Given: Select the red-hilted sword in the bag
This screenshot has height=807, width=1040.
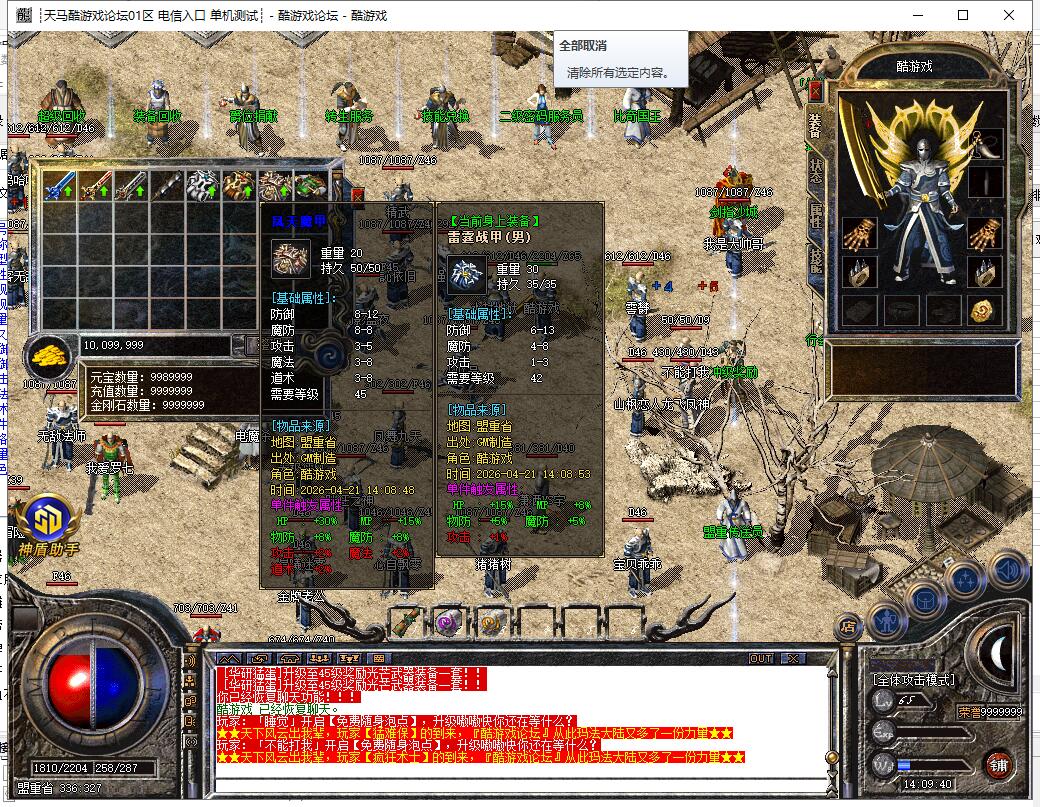Looking at the screenshot, I should pos(95,186).
